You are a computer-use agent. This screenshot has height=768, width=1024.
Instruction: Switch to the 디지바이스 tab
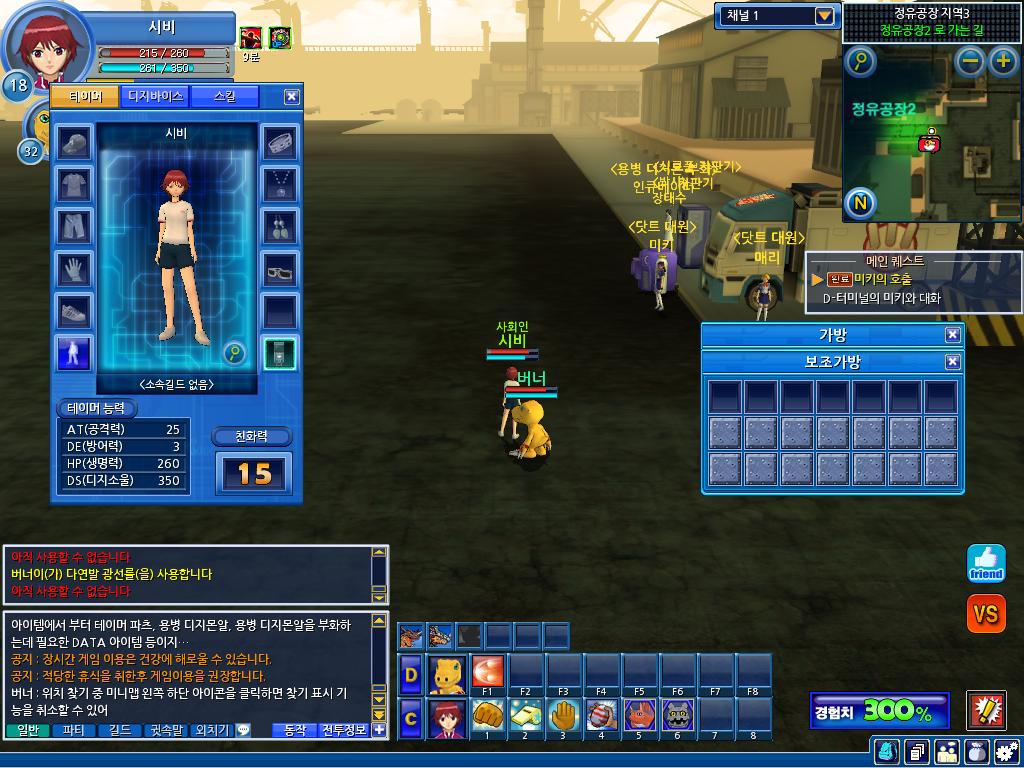(156, 96)
